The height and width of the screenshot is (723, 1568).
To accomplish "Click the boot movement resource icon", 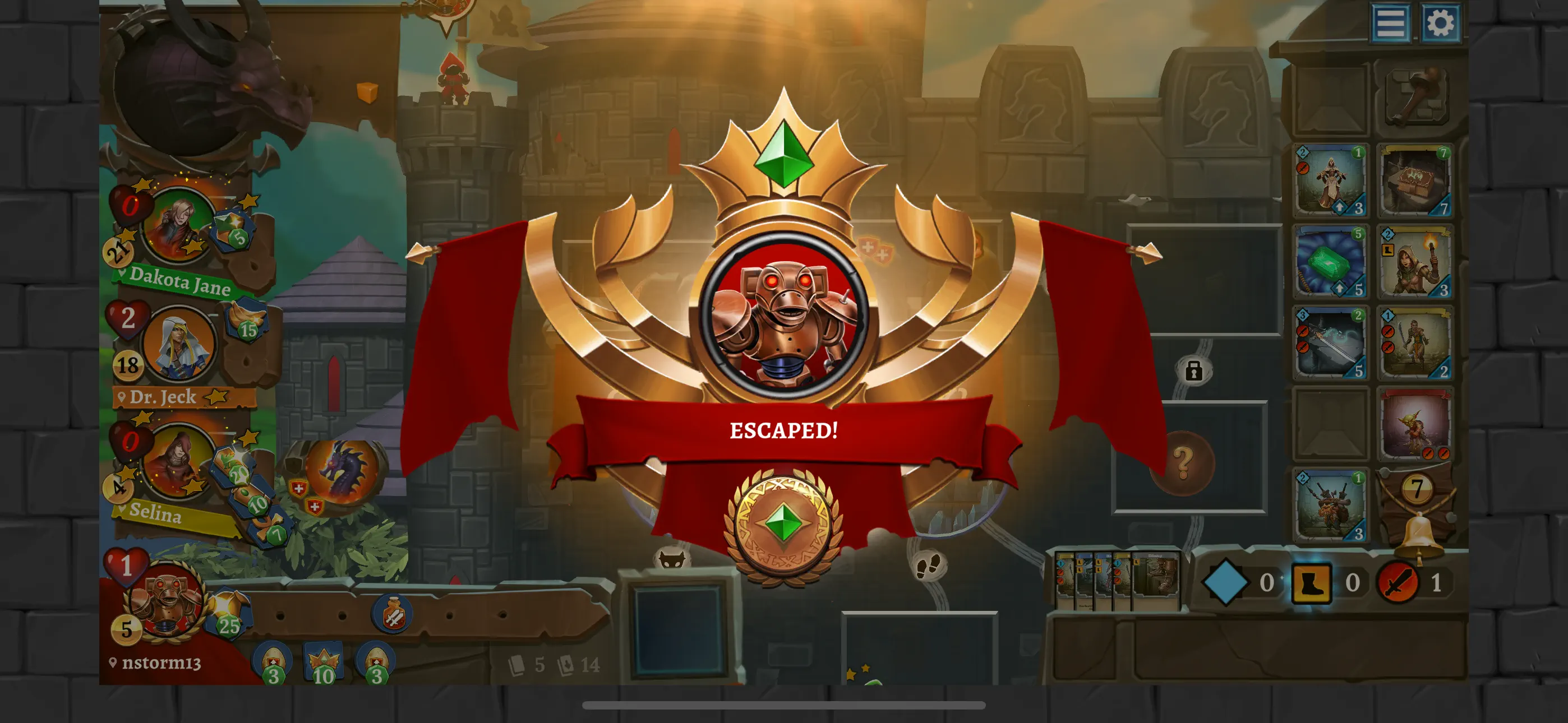I will click(x=1312, y=582).
